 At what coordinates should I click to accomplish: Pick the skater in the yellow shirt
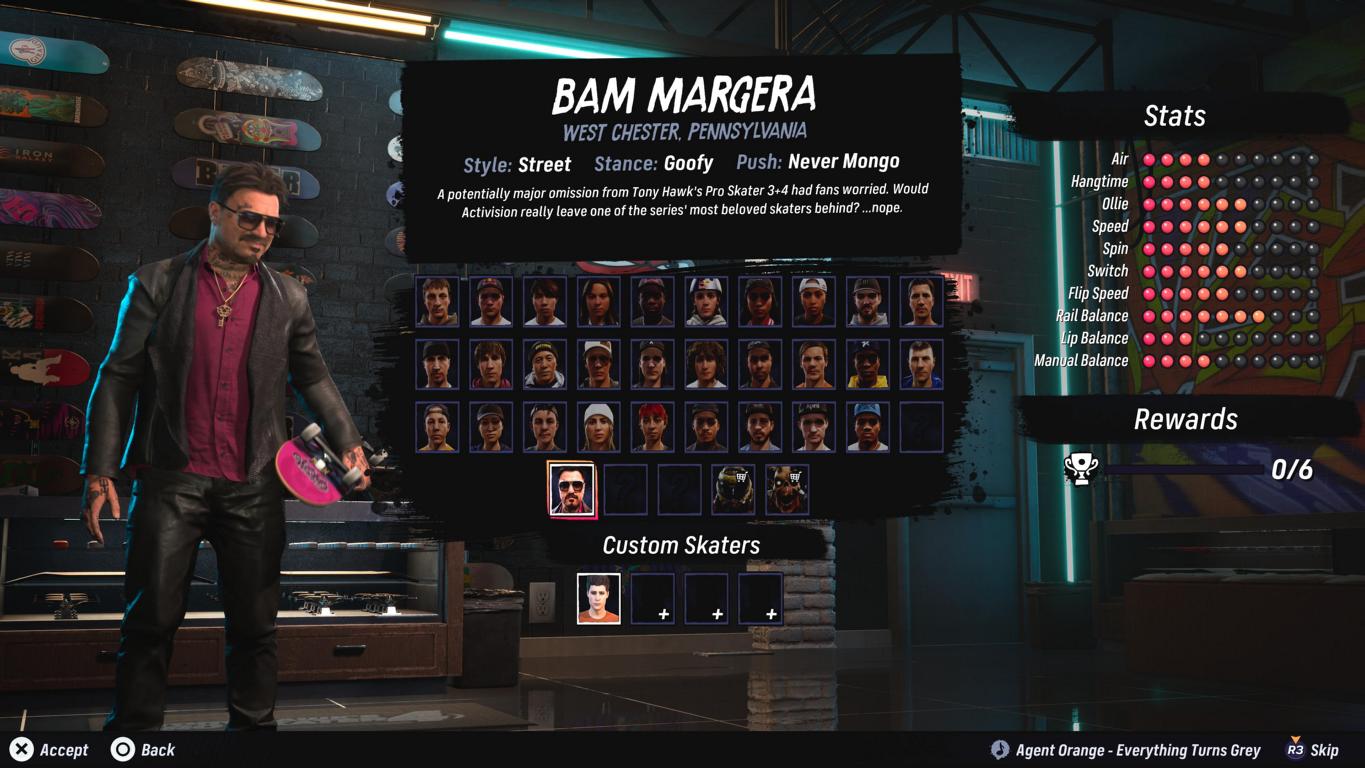pos(867,364)
